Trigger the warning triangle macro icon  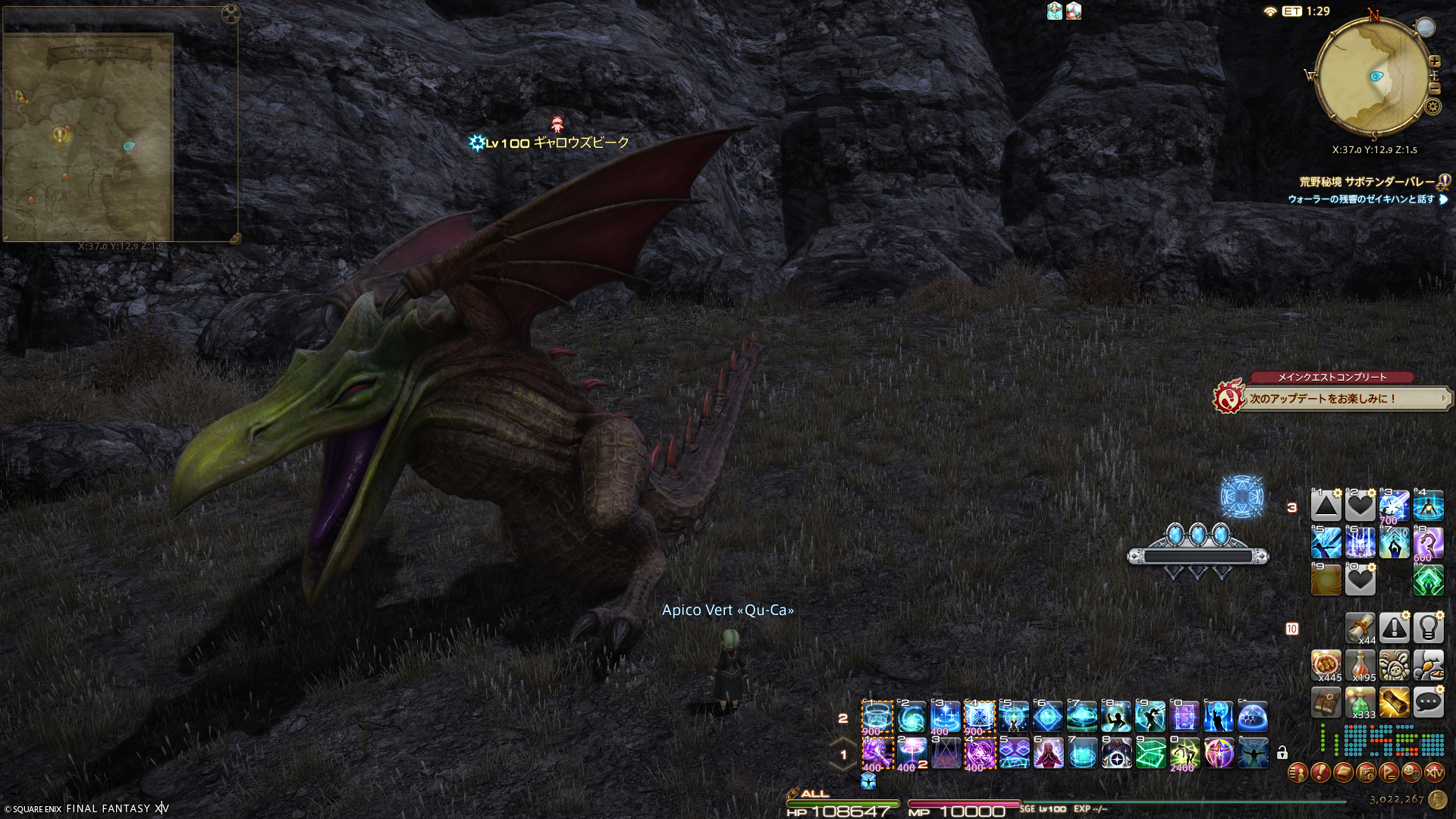pyautogui.click(x=1395, y=628)
